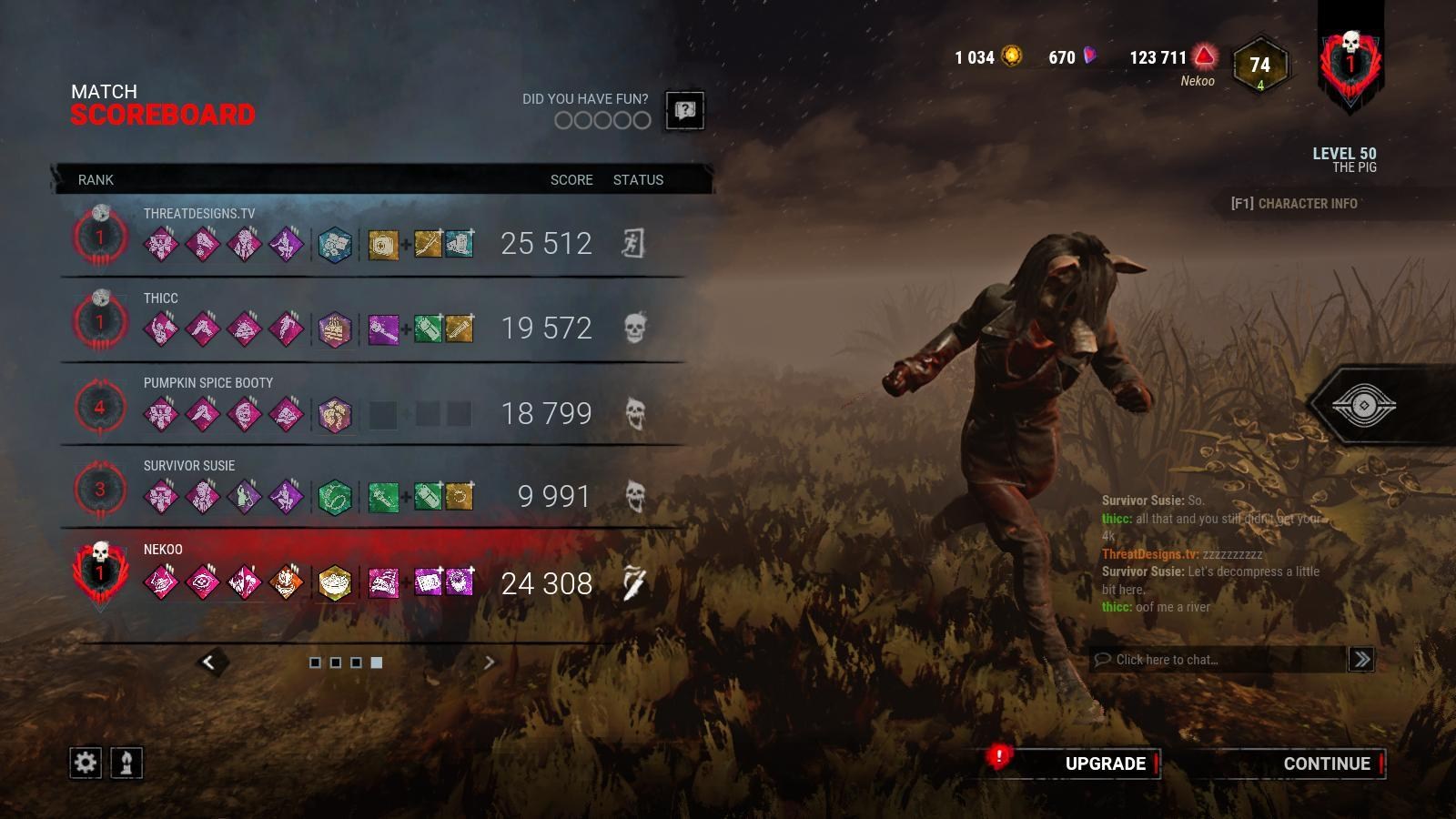Select the last fun rating circle
This screenshot has height=819, width=1456.
(x=643, y=121)
